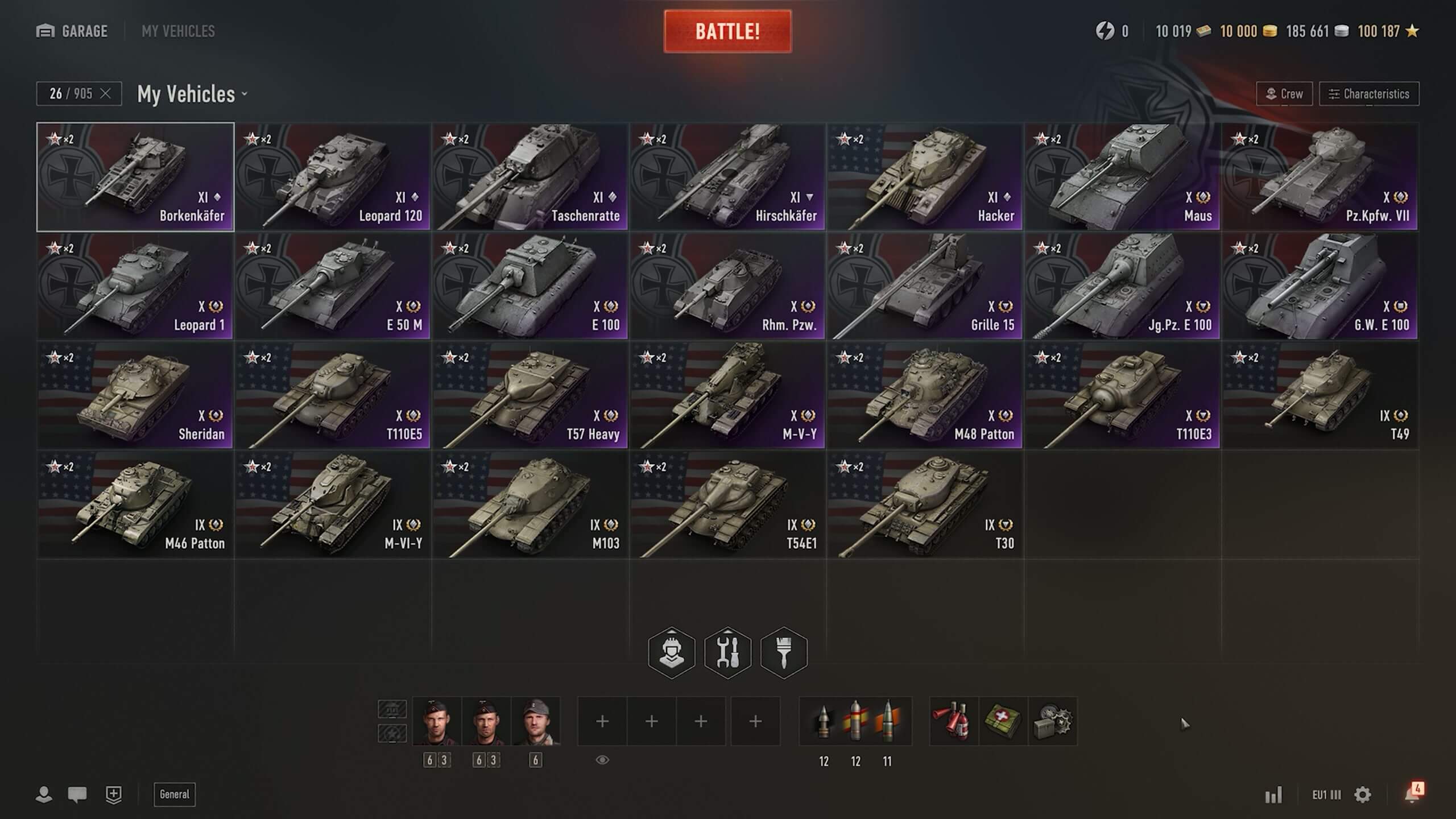This screenshot has width=1456, height=819.
Task: Return to the Garage screen
Action: pos(72,31)
